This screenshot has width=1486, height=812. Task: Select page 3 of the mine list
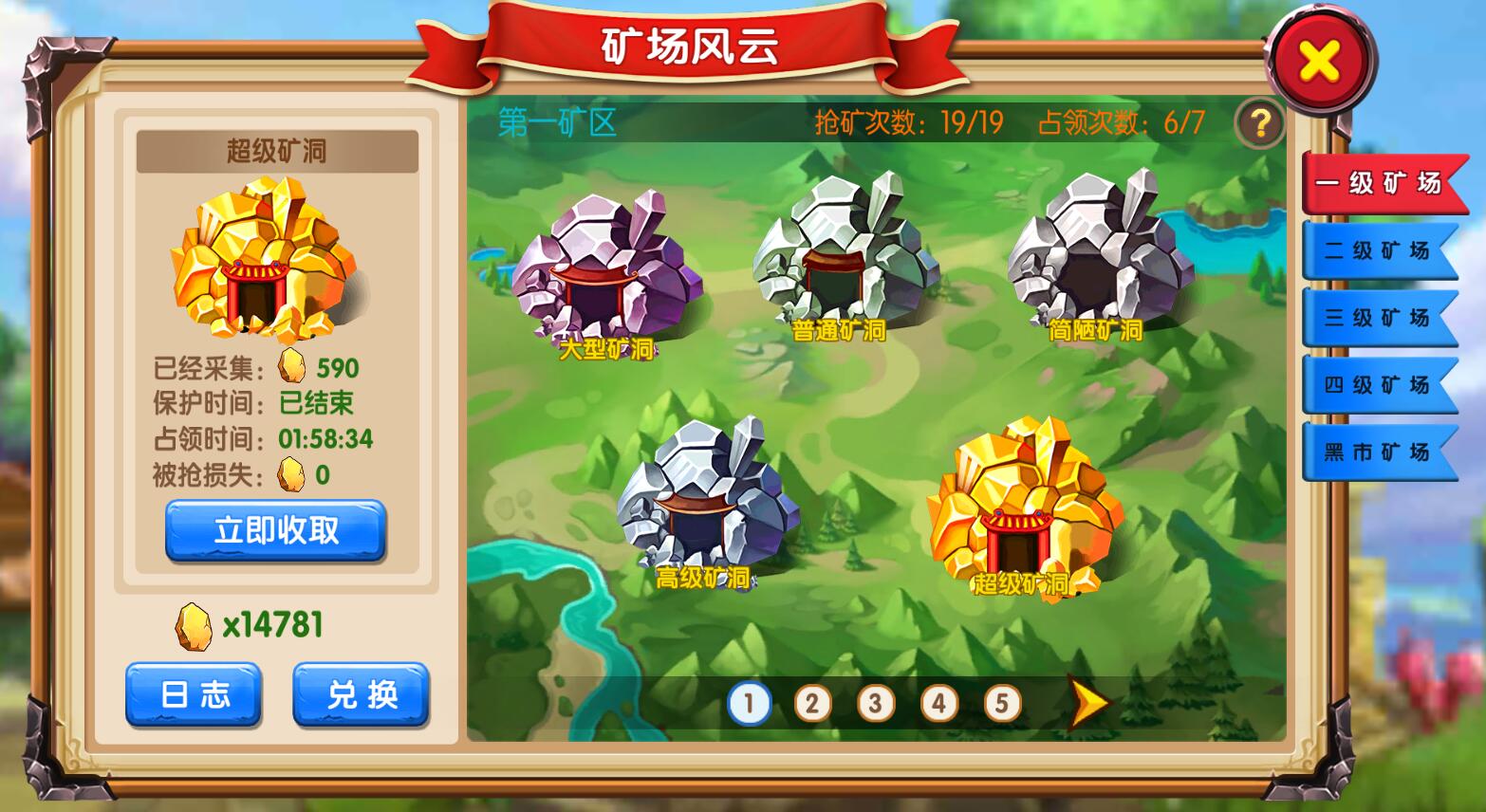pyautogui.click(x=875, y=703)
